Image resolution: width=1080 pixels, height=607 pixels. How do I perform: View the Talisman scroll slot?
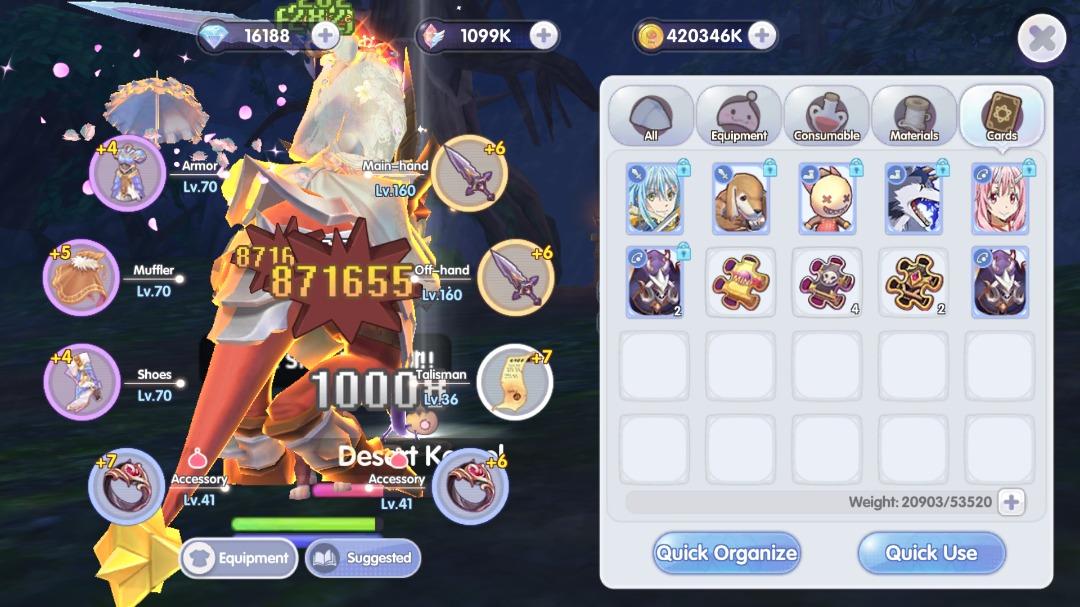point(515,381)
